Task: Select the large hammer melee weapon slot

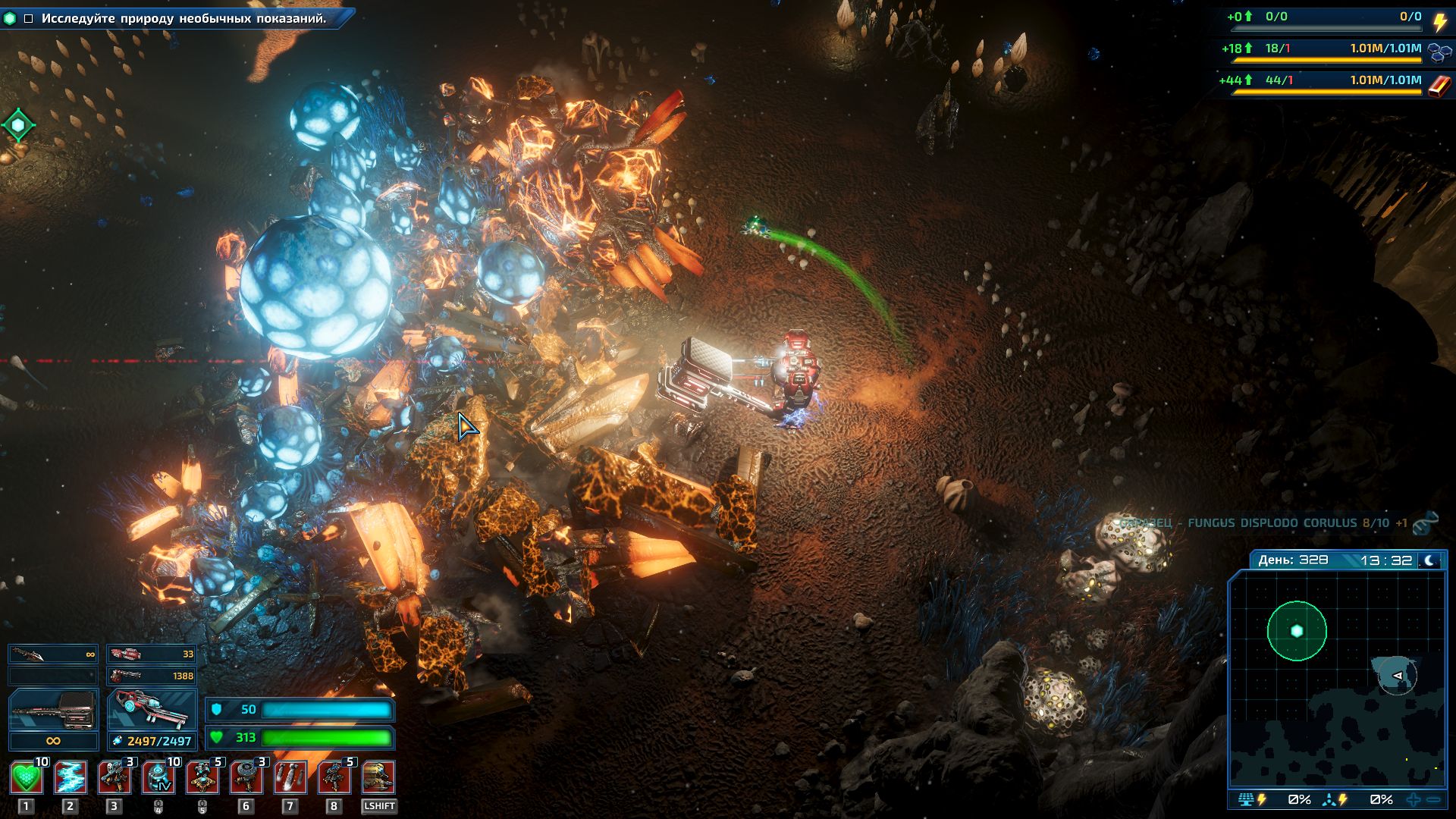Action: (x=53, y=711)
